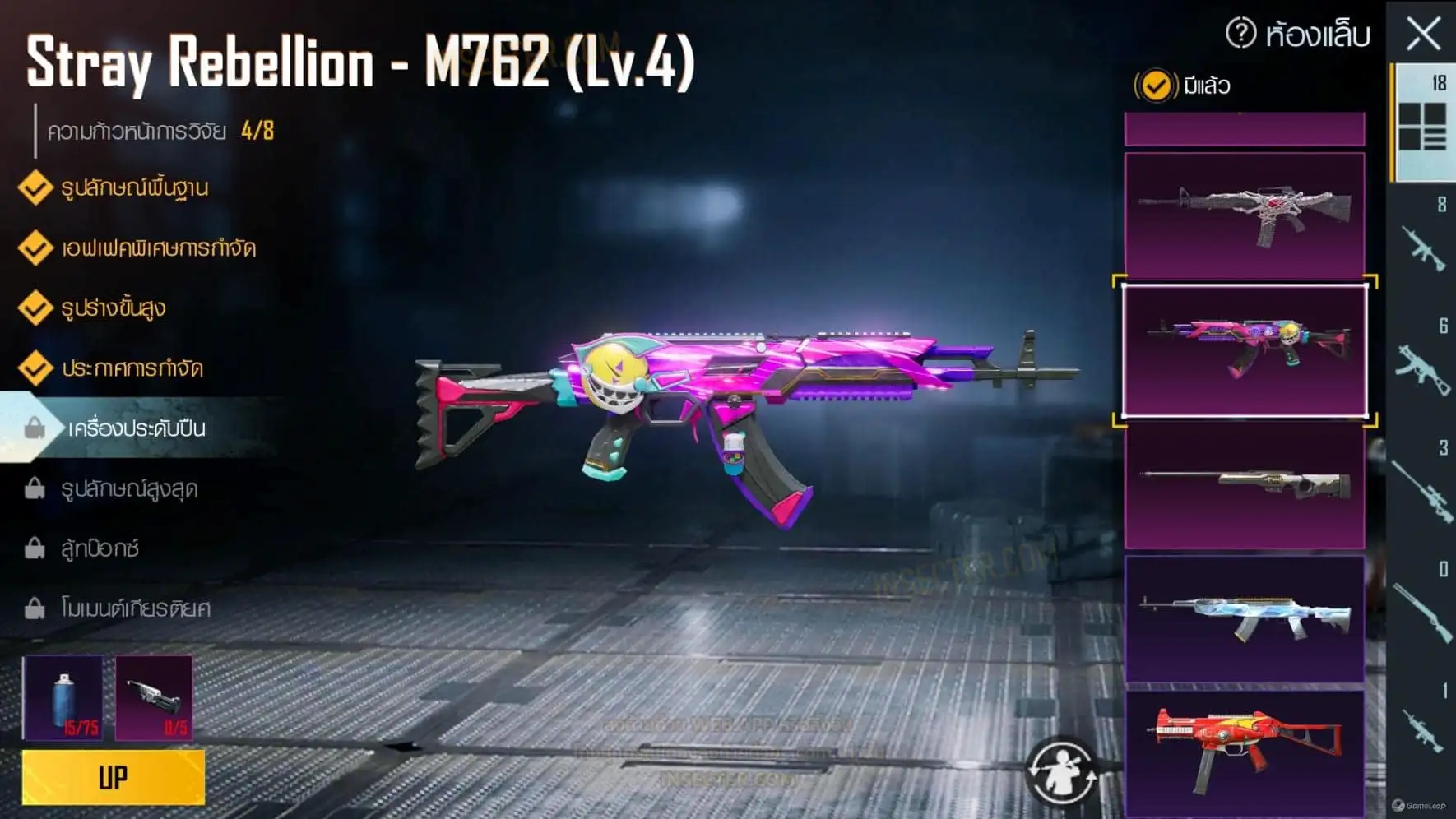Choose the รูปลักษณ์พื้นฐาน upgrade entry
Viewport: 1456px width, 819px height.
pos(134,187)
